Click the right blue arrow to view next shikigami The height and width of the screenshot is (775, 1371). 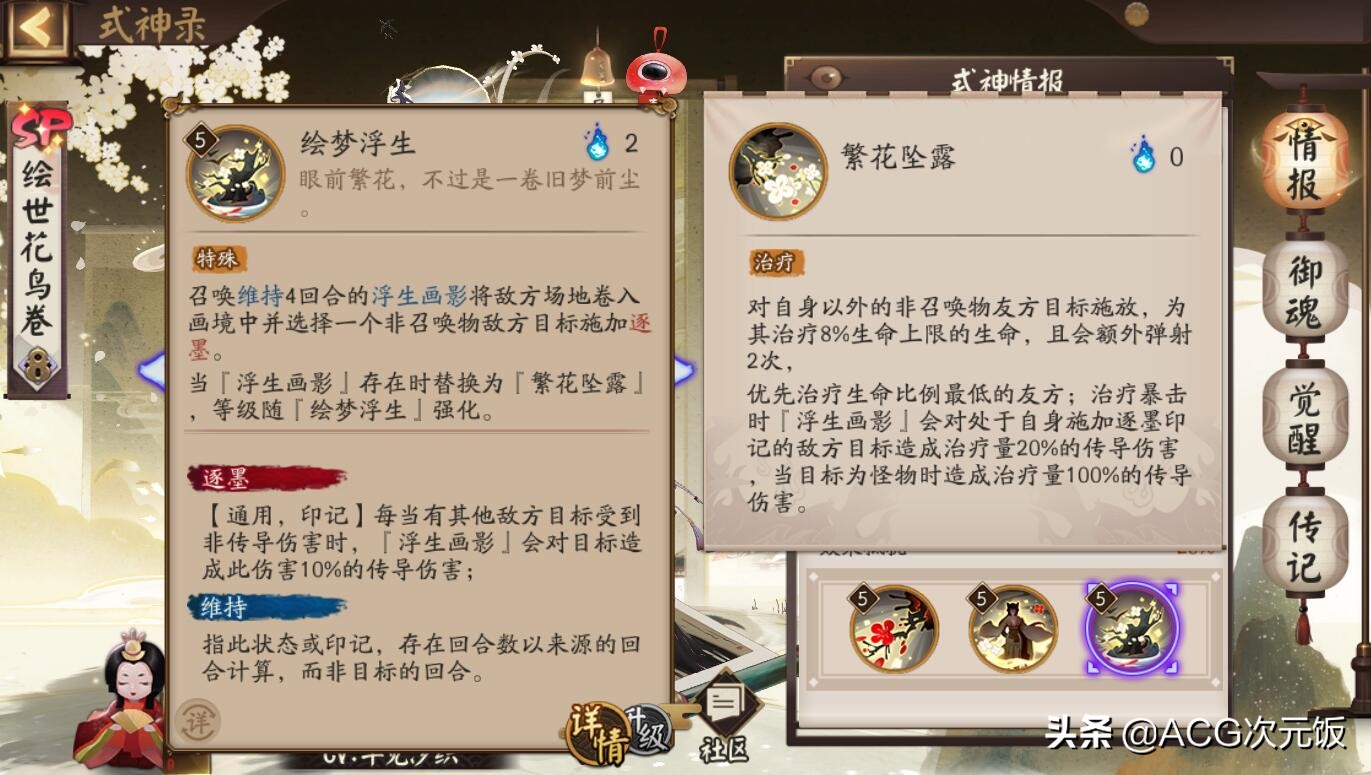click(x=682, y=369)
